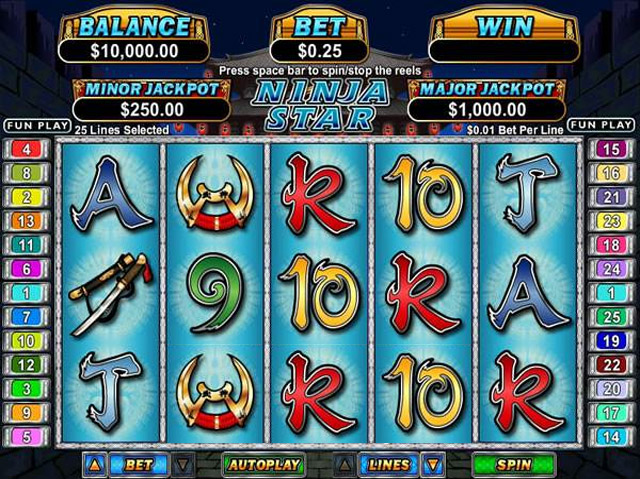This screenshot has width=640, height=479.
Task: Increase the bet with the up arrow
Action: point(95,465)
